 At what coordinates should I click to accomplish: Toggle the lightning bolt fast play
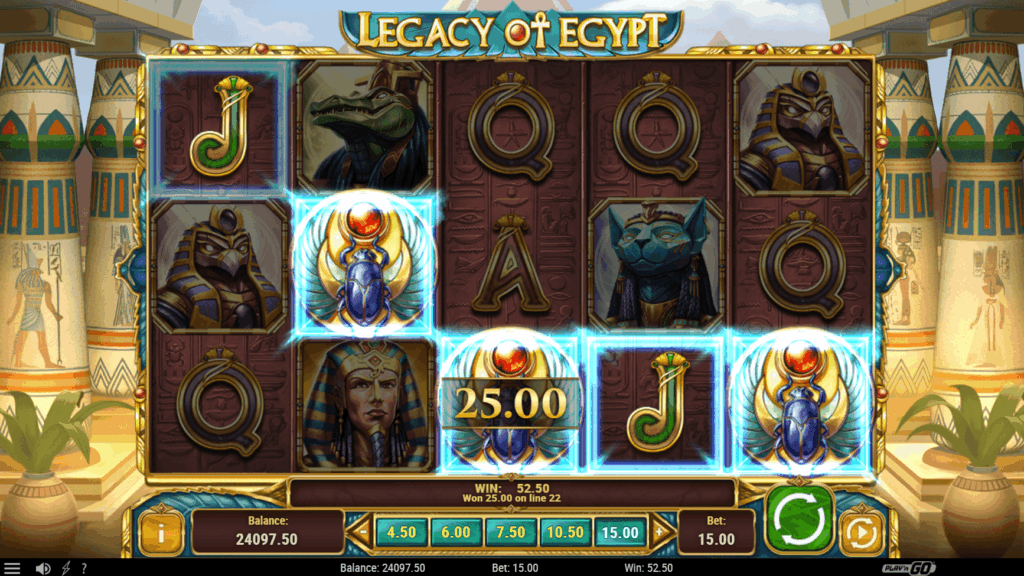[66, 568]
